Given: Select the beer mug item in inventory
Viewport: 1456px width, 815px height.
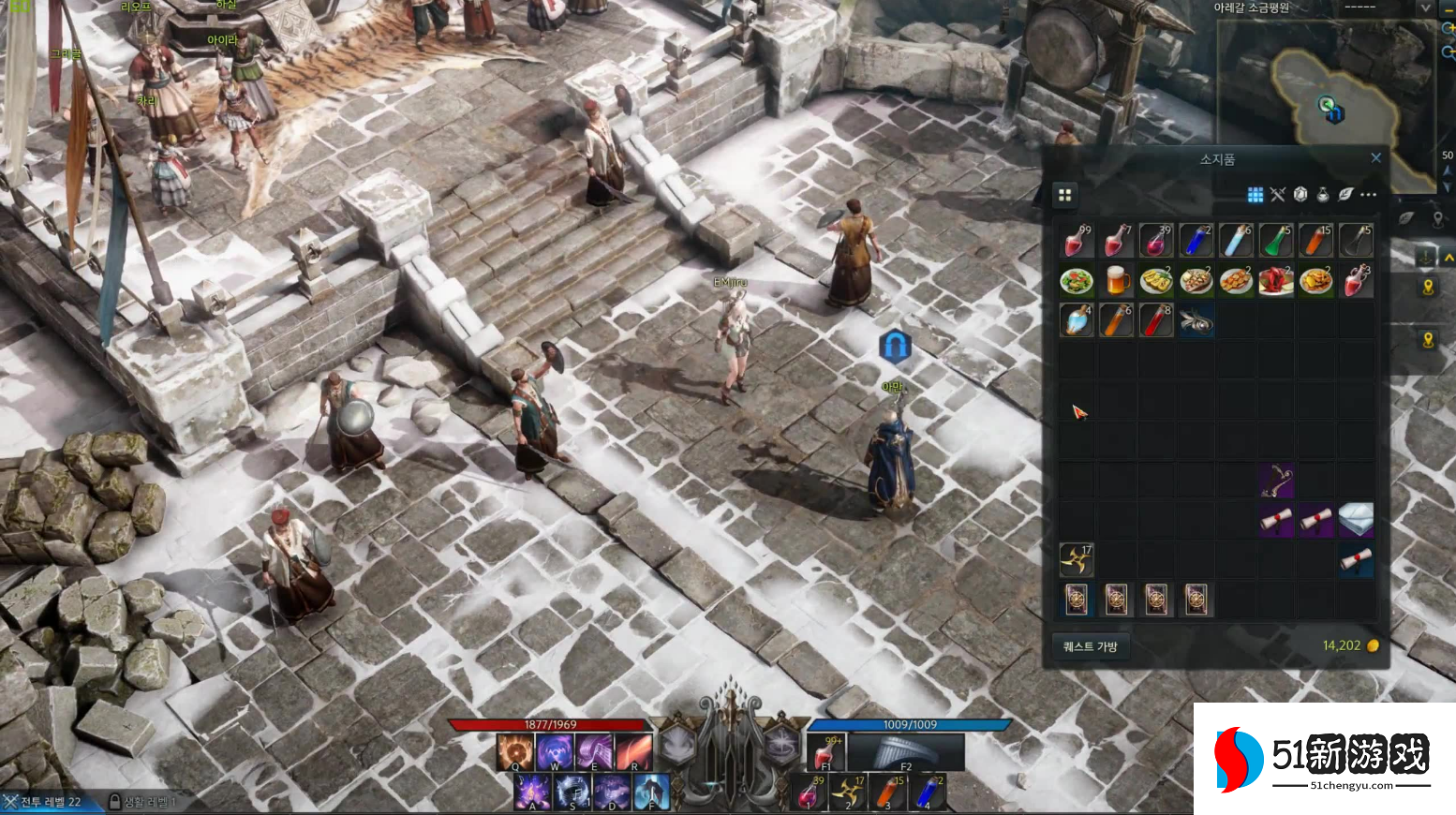Looking at the screenshot, I should click(1117, 280).
